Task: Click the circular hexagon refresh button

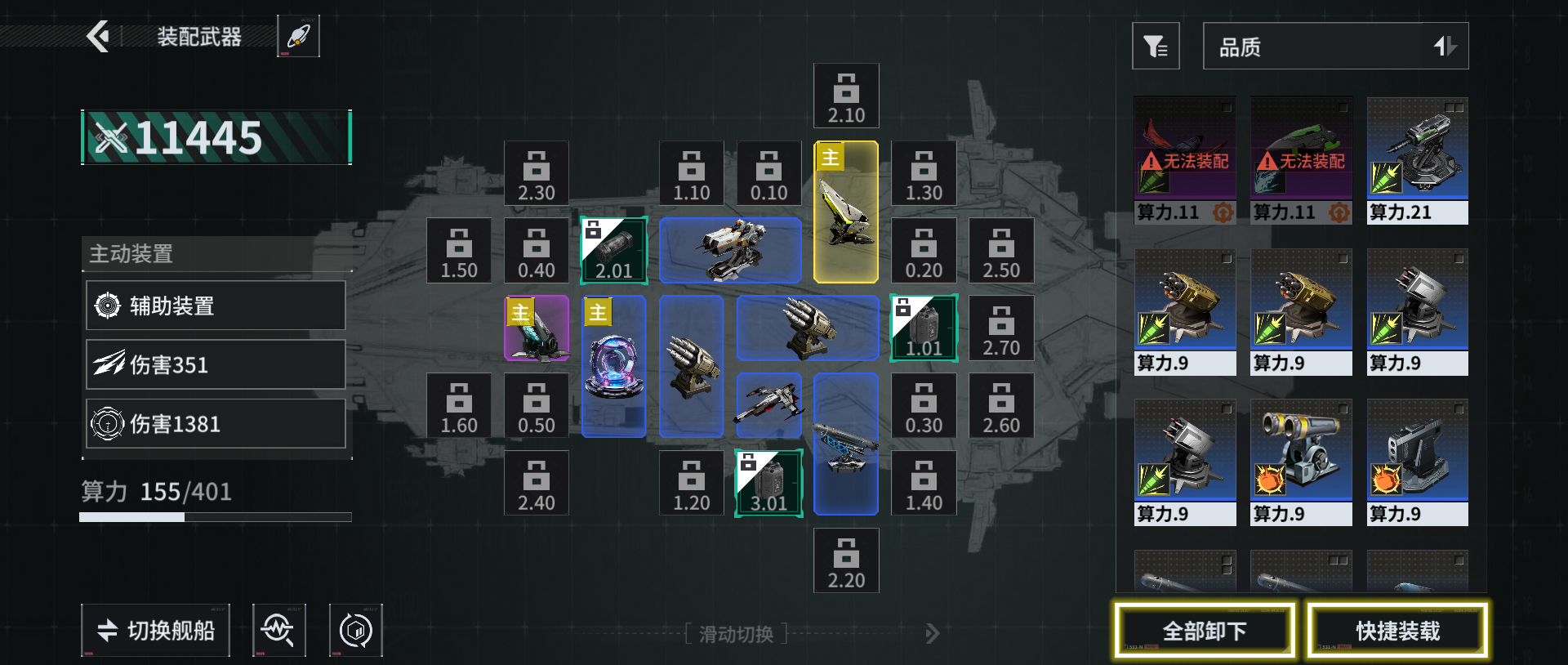Action: (x=355, y=630)
